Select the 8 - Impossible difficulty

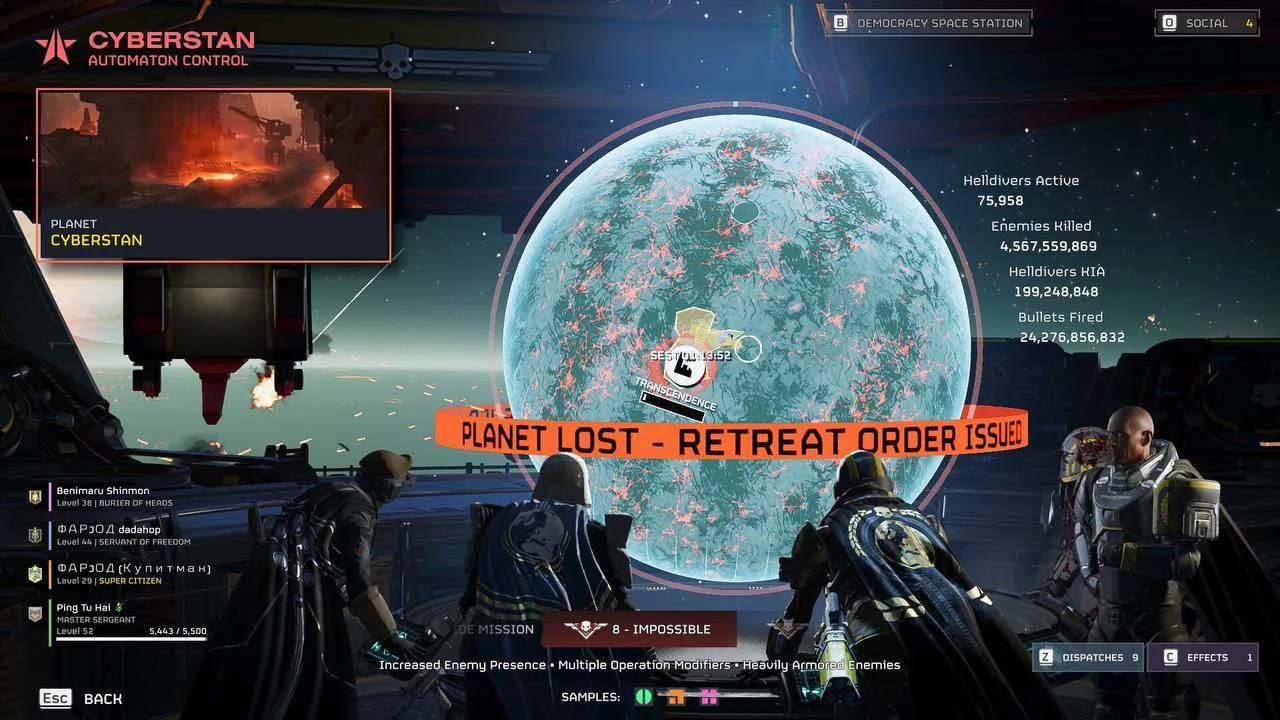(x=640, y=629)
